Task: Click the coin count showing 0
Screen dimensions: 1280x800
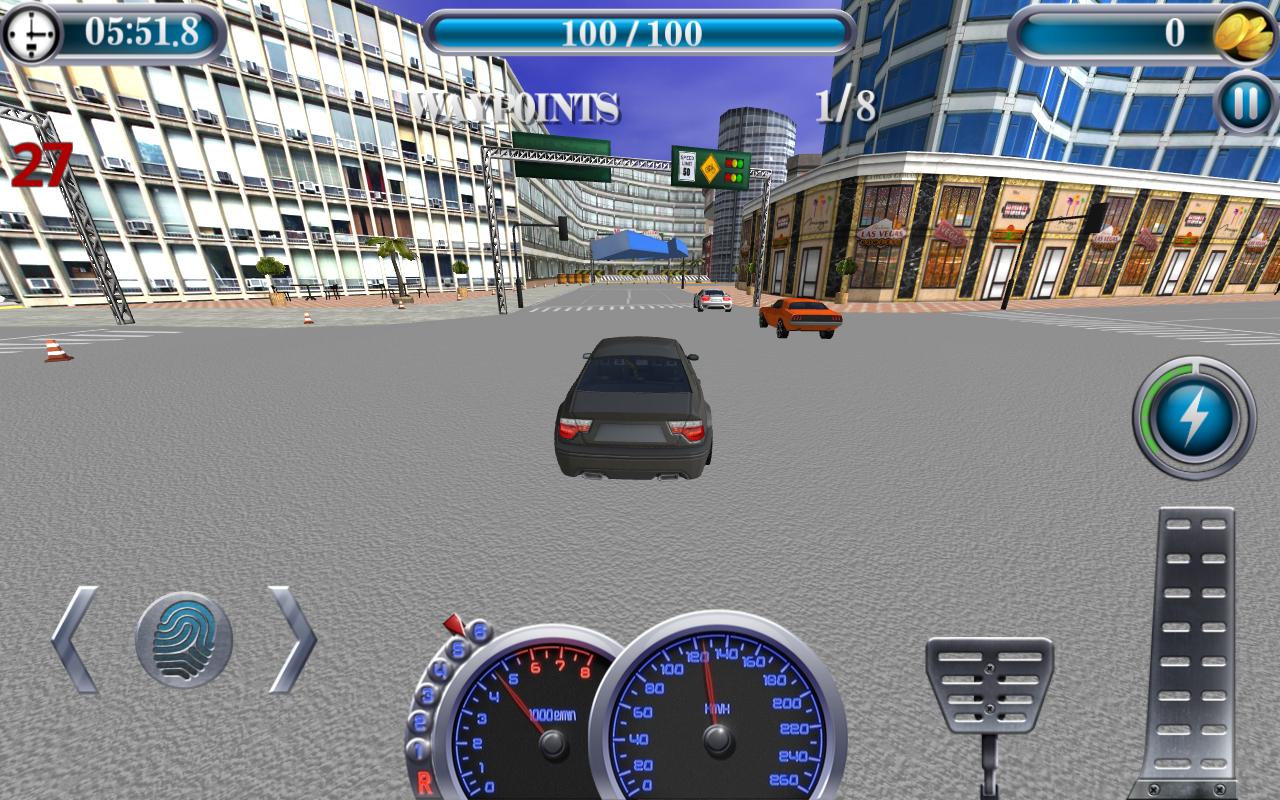Action: pyautogui.click(x=1177, y=31)
